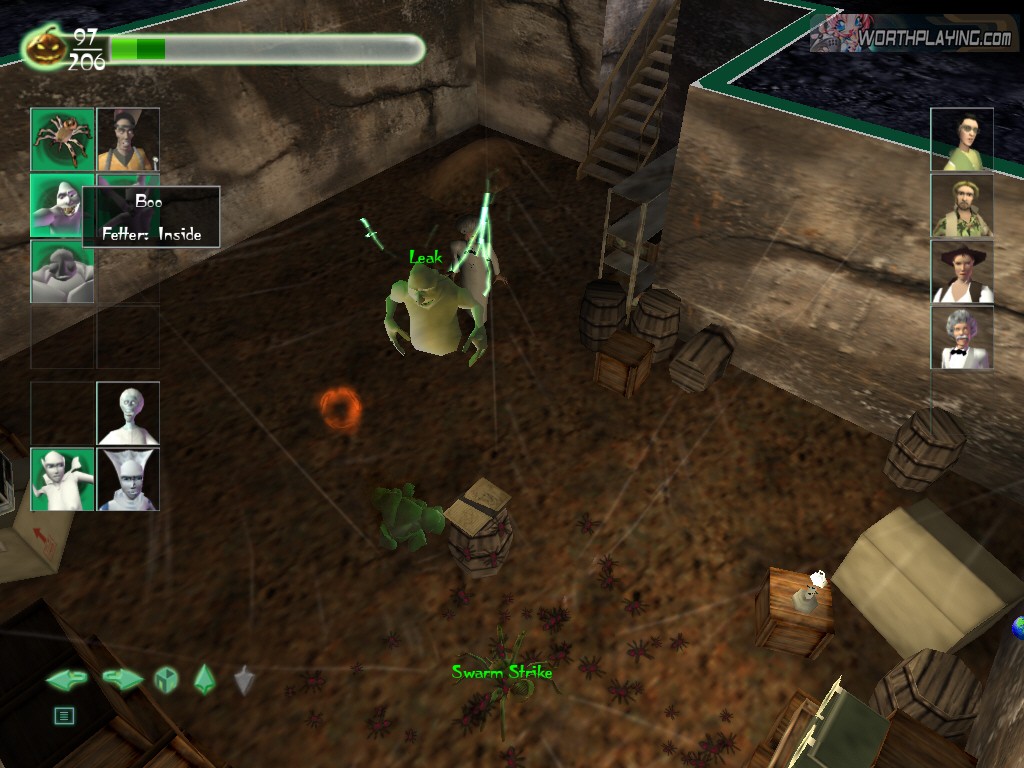Pick the bald pale ghost portrait
The height and width of the screenshot is (768, 1024).
pos(128,413)
